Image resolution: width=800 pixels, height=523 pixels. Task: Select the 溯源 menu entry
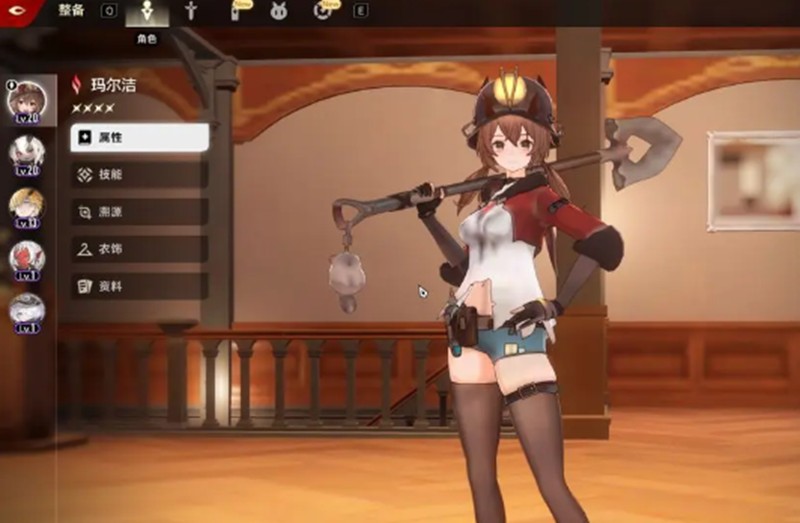[139, 211]
